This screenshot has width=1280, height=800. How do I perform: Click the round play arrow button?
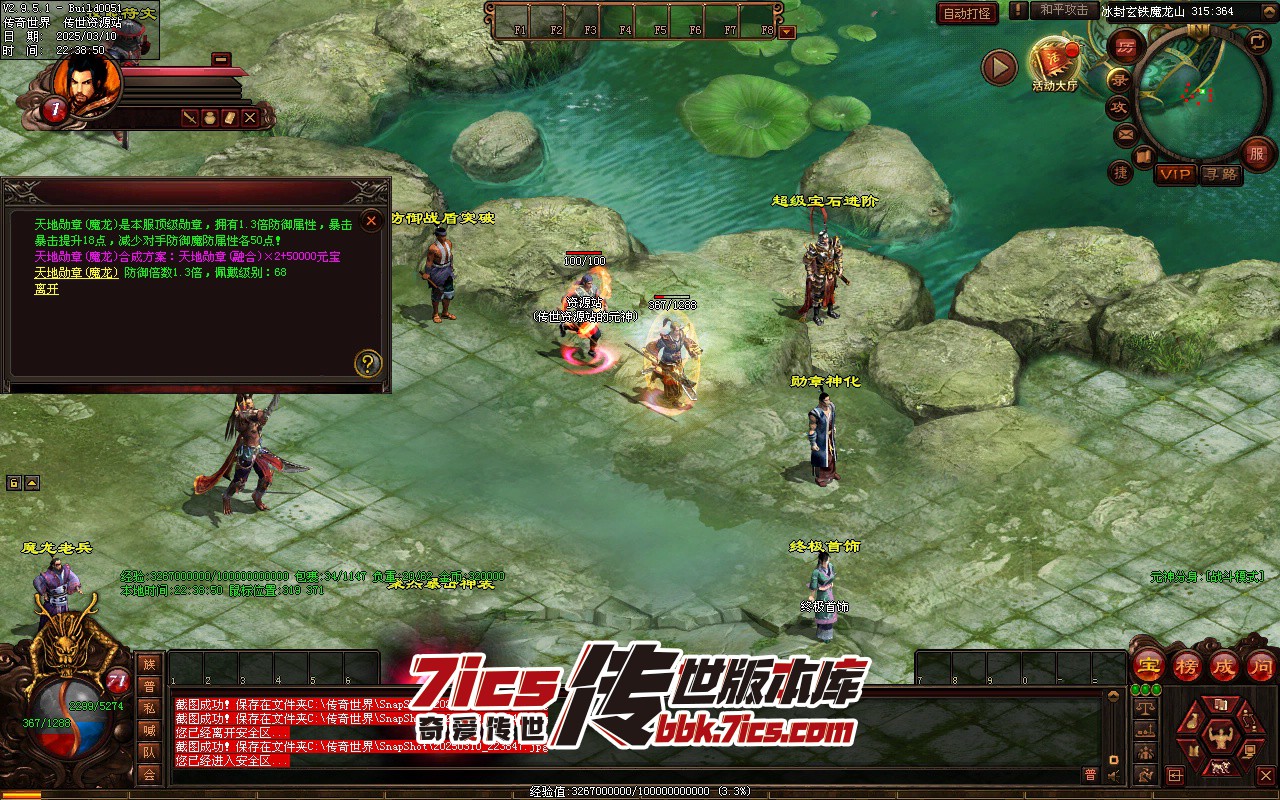coord(998,67)
